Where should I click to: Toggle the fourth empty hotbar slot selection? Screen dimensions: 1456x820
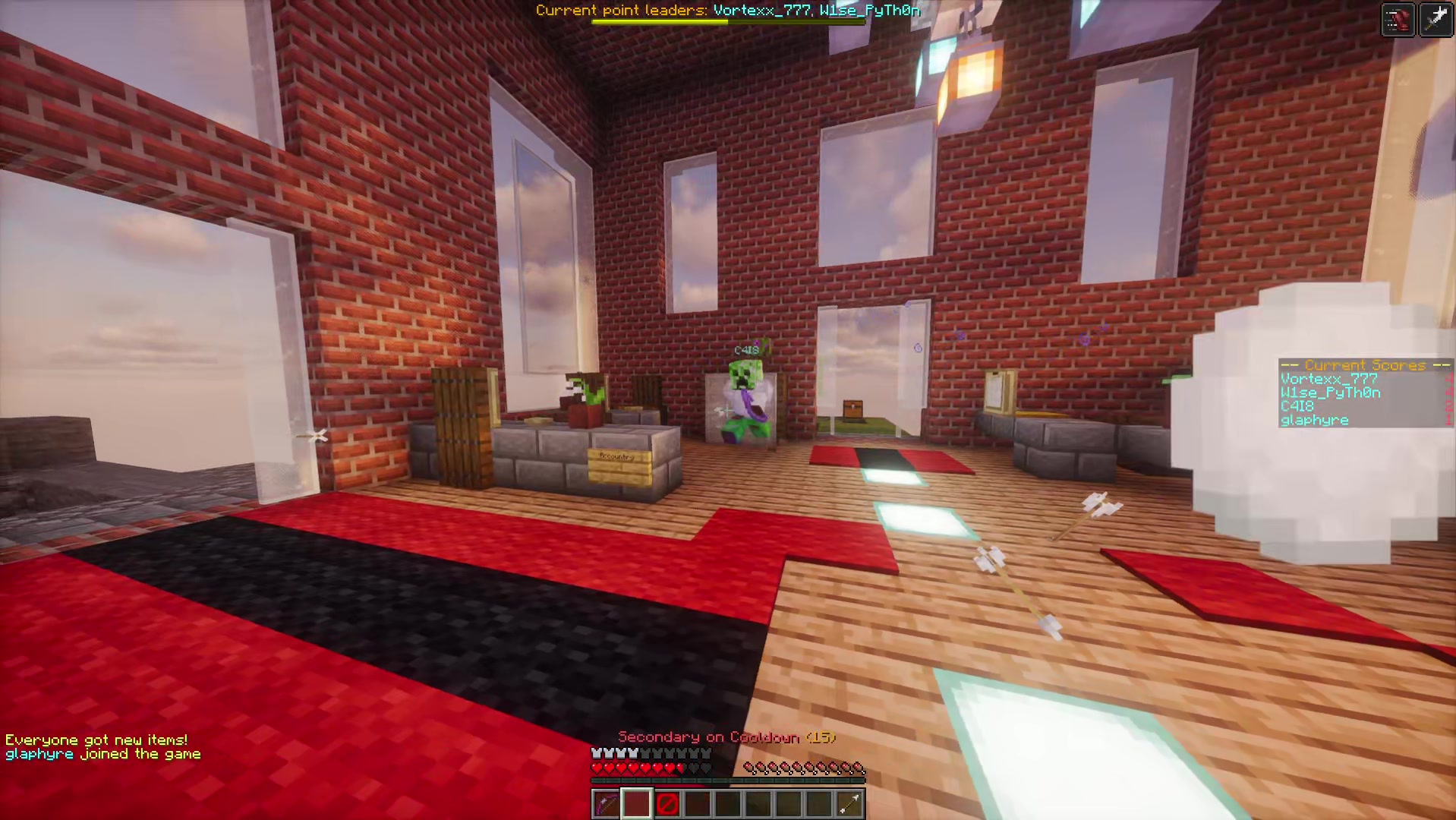(697, 803)
